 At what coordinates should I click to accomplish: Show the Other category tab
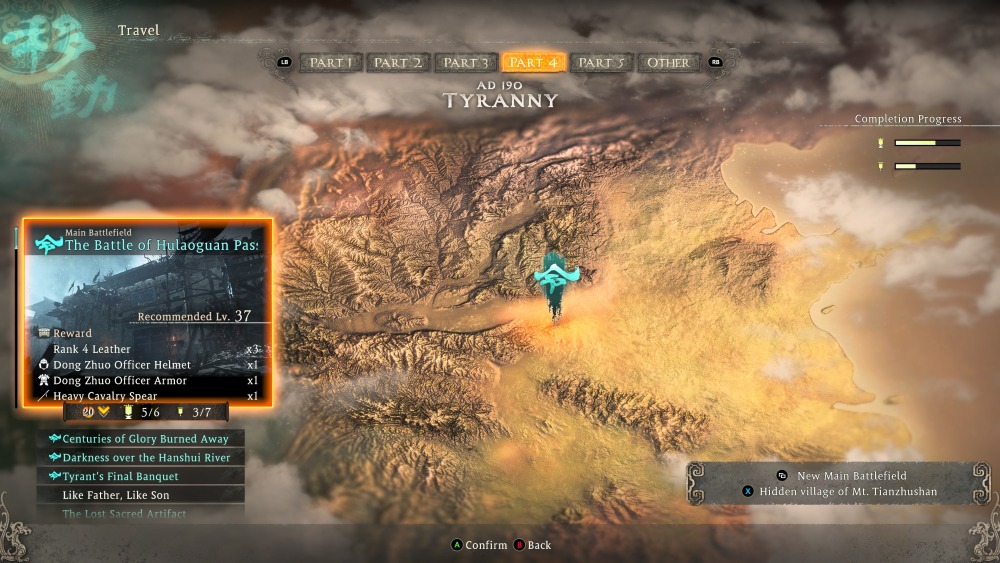(668, 62)
